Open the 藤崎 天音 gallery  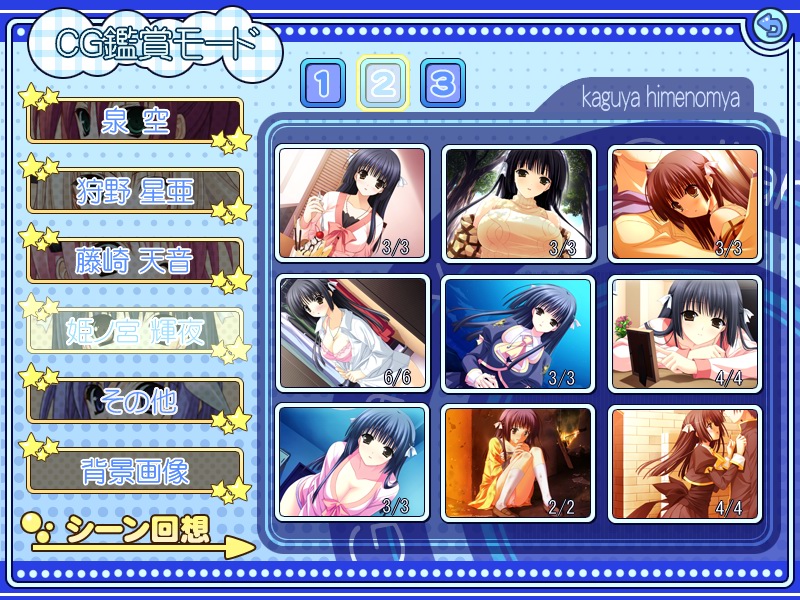click(135, 260)
